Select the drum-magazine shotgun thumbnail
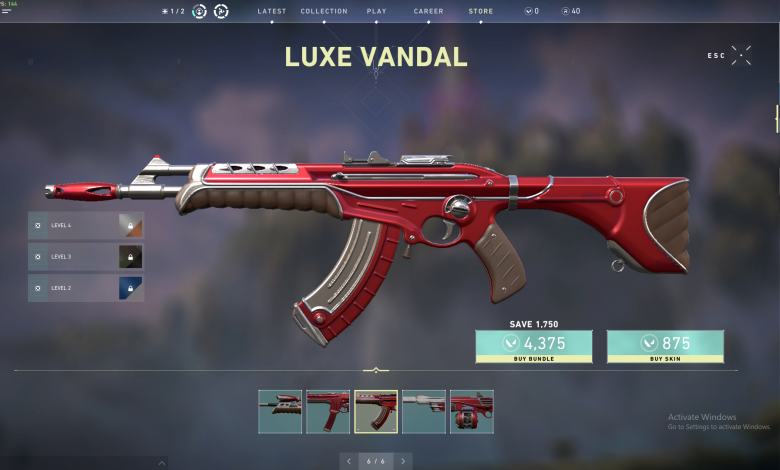Viewport: 780px width, 470px height. coord(472,411)
